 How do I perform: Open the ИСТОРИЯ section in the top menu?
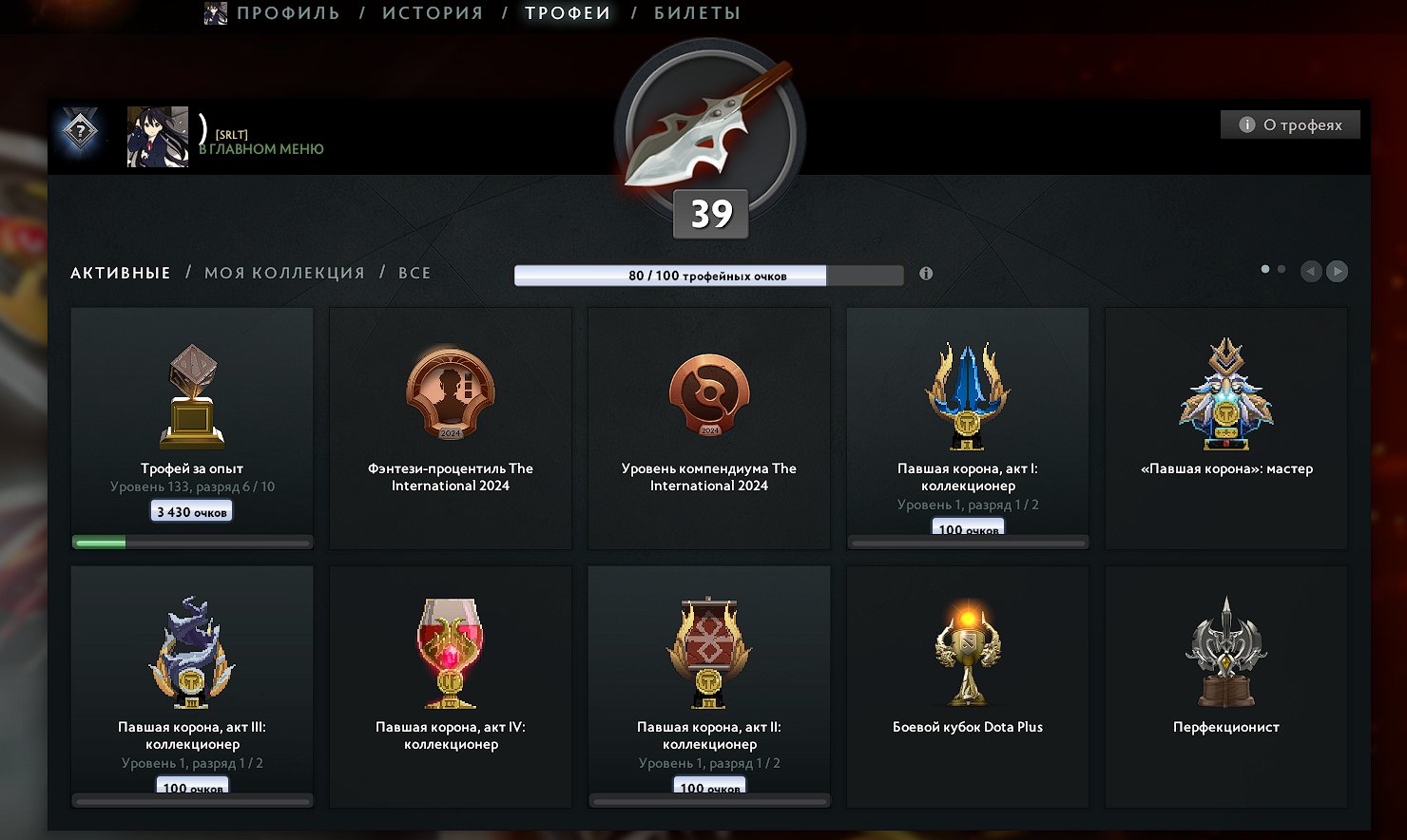tap(433, 13)
